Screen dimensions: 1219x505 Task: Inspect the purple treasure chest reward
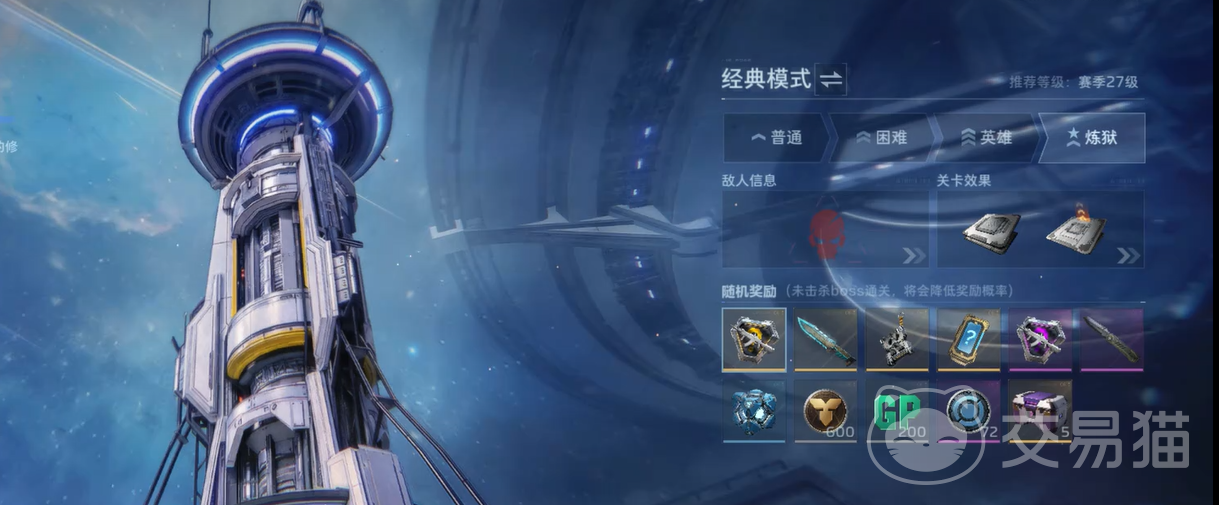(1040, 410)
